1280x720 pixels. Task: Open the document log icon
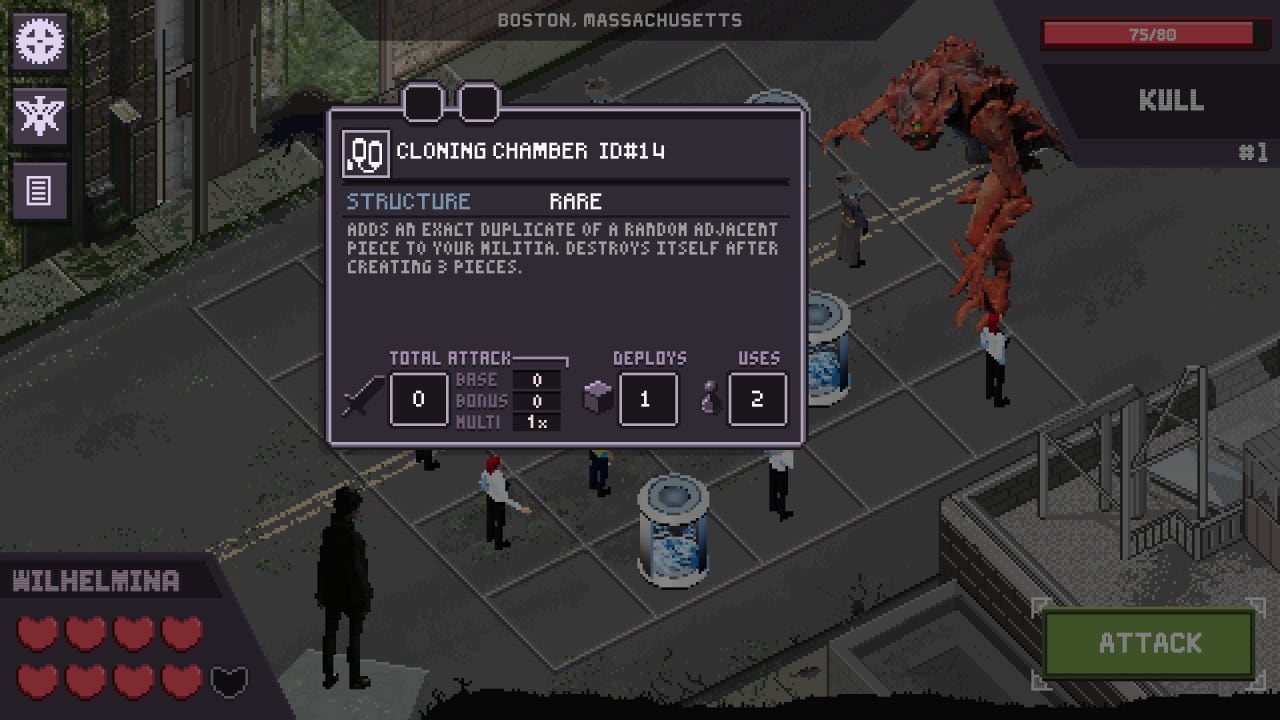[40, 190]
